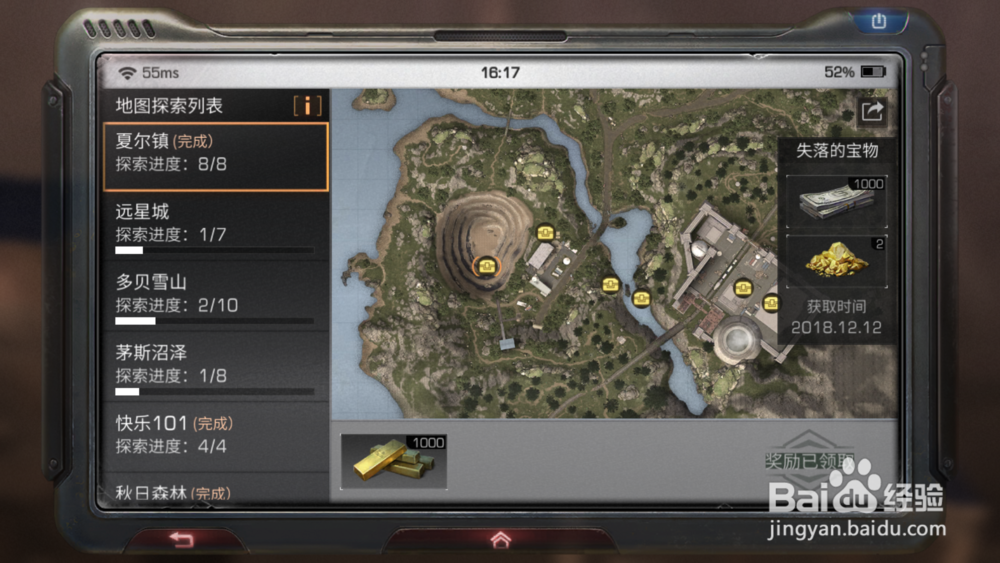This screenshot has height=563, width=1000.
Task: Open the 多贝雪山 exploration entry
Action: [215, 297]
